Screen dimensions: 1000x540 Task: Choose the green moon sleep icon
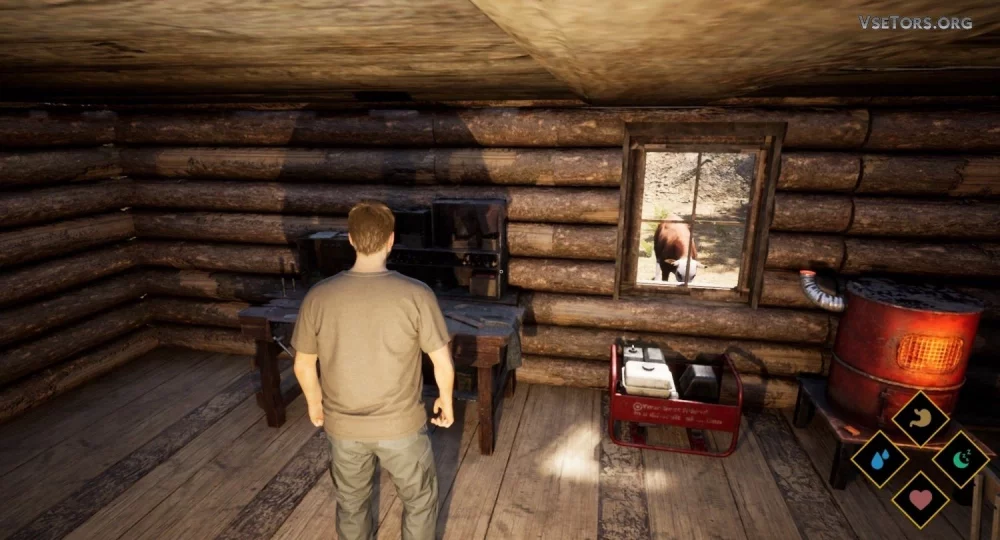(x=961, y=459)
